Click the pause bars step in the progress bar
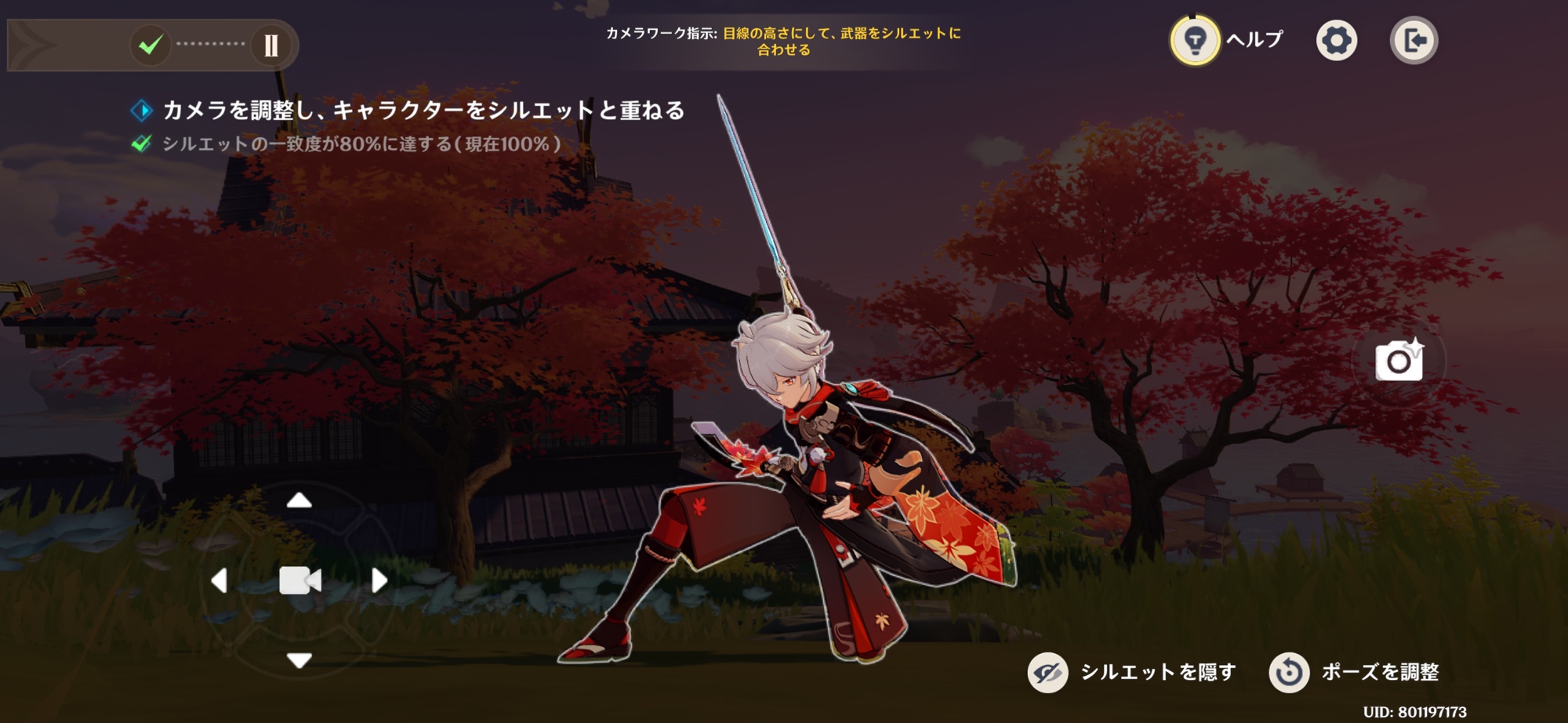The height and width of the screenshot is (723, 1568). [271, 45]
